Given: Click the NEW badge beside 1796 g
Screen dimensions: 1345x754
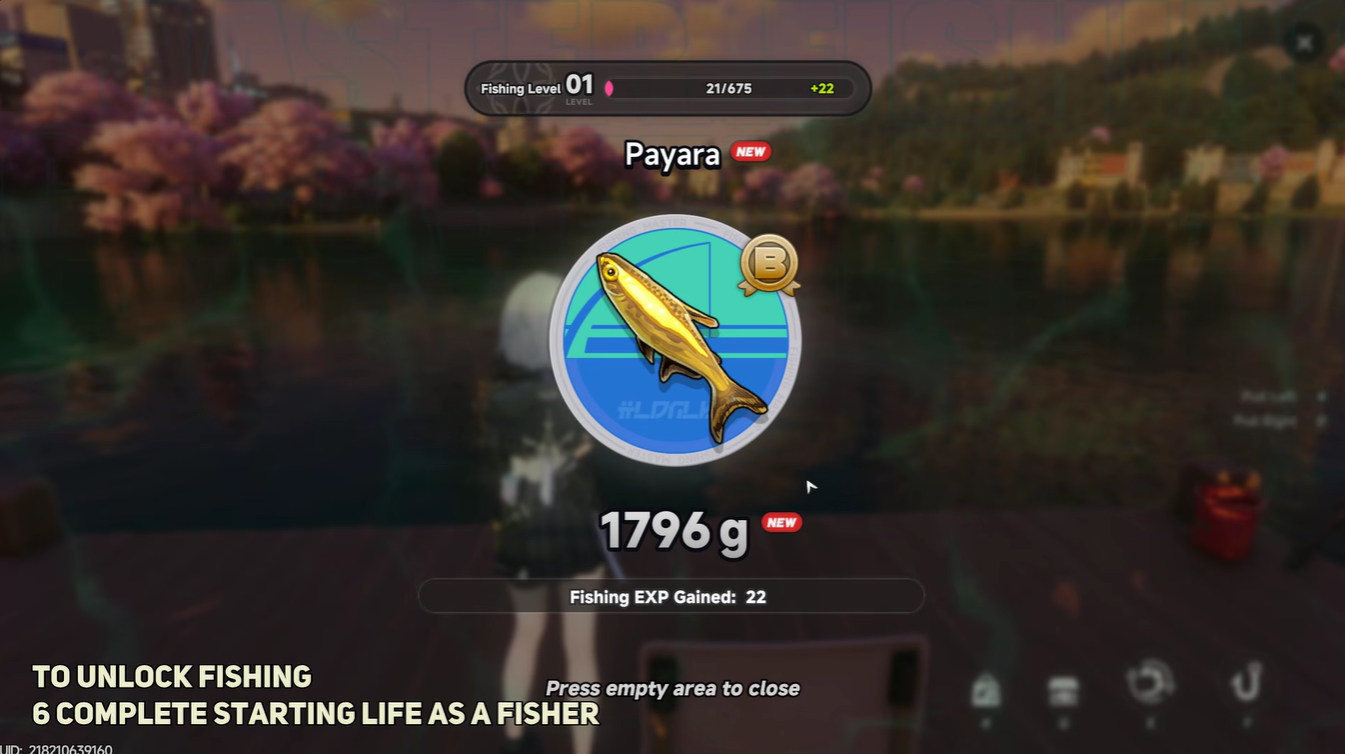Looking at the screenshot, I should click(782, 521).
